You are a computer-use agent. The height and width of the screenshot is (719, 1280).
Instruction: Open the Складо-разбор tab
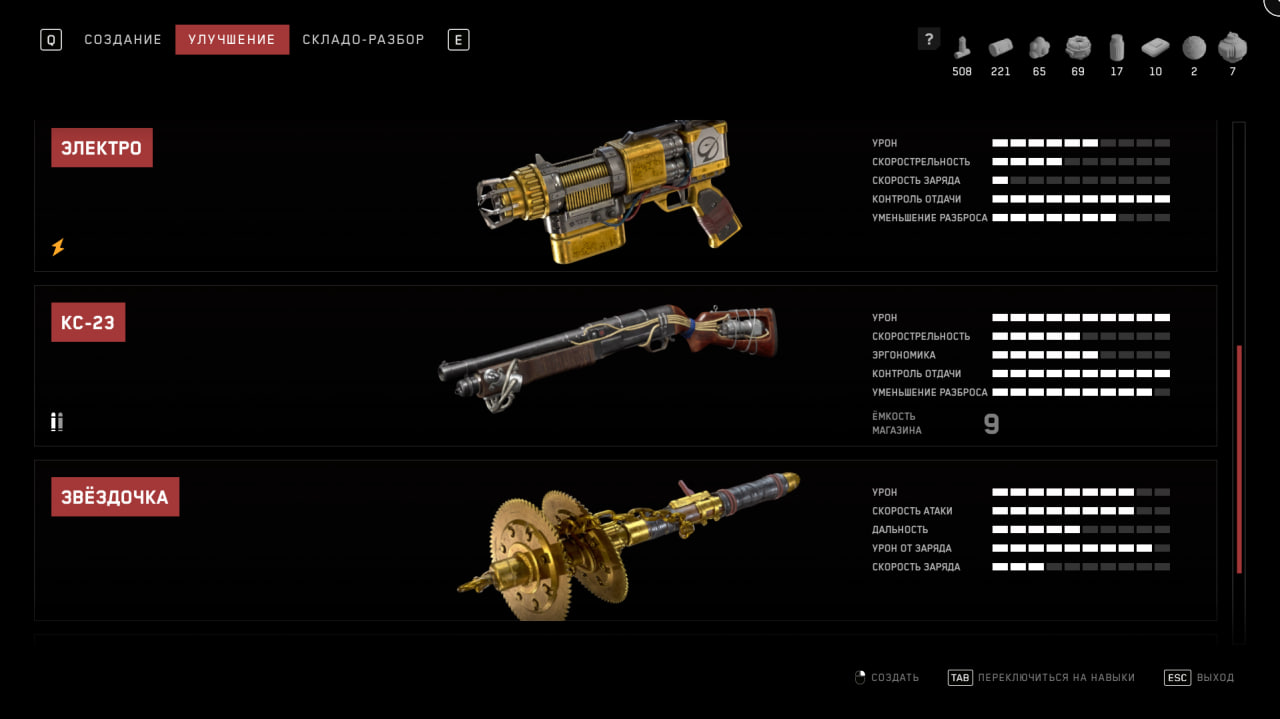pos(363,40)
